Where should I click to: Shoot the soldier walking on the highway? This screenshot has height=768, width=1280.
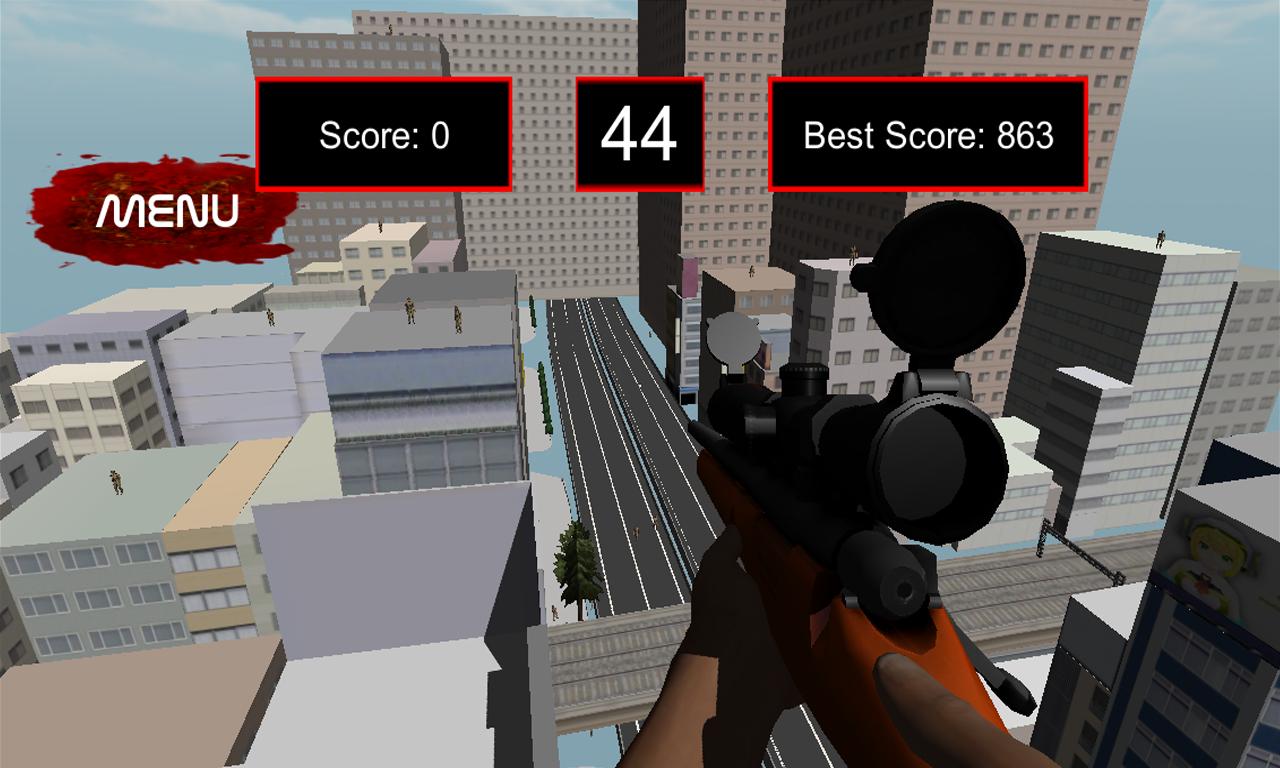tap(637, 533)
